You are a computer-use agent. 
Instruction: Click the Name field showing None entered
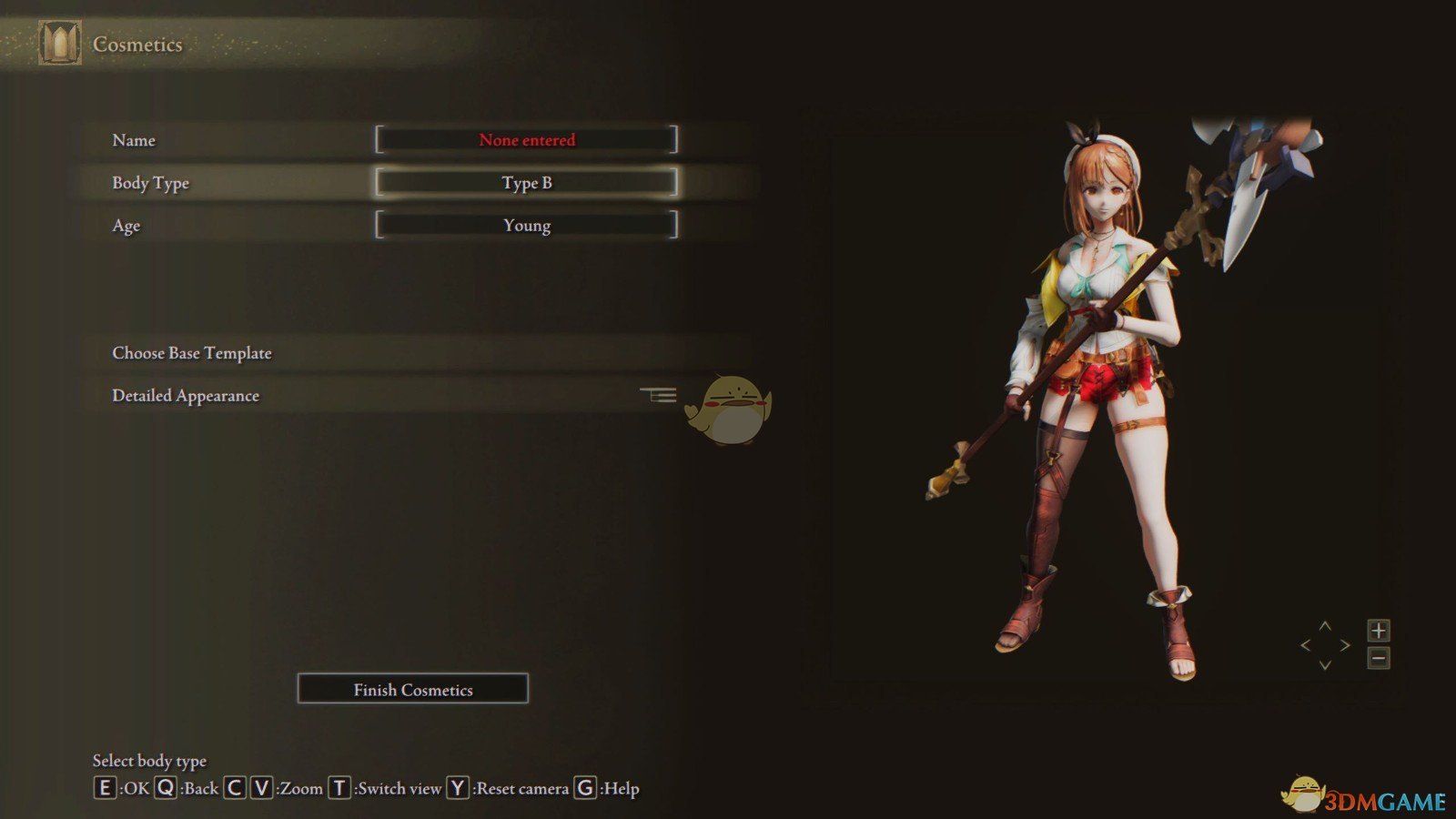coord(528,140)
